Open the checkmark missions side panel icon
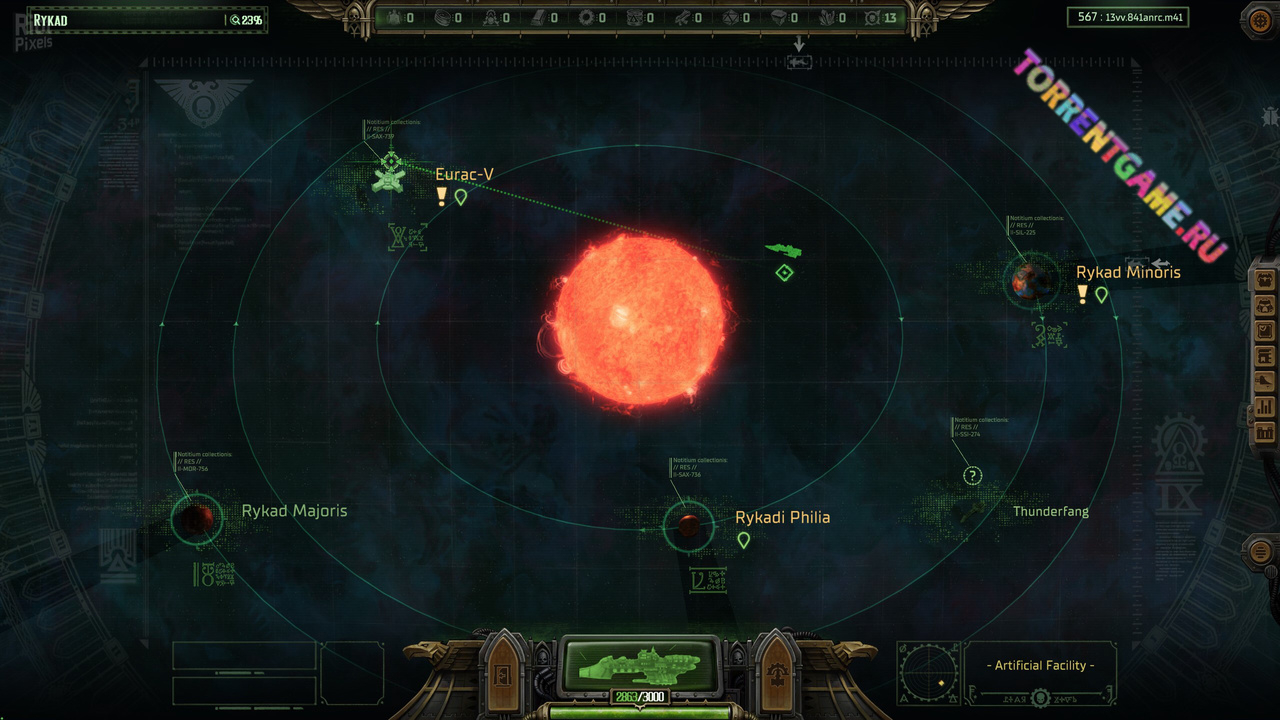The image size is (1280, 720). (1265, 330)
